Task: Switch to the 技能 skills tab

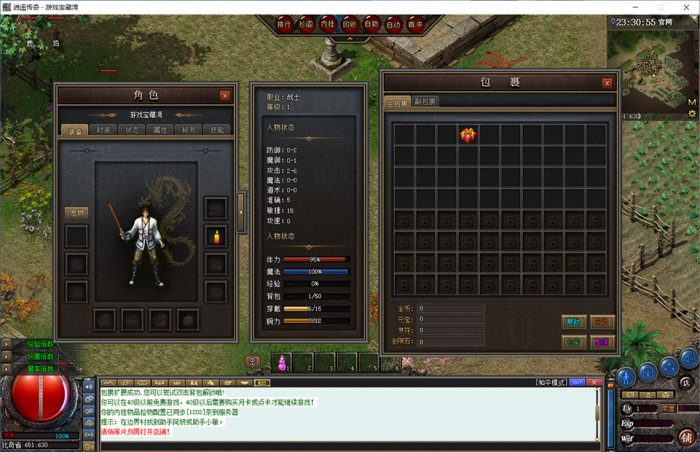Action: click(x=217, y=130)
